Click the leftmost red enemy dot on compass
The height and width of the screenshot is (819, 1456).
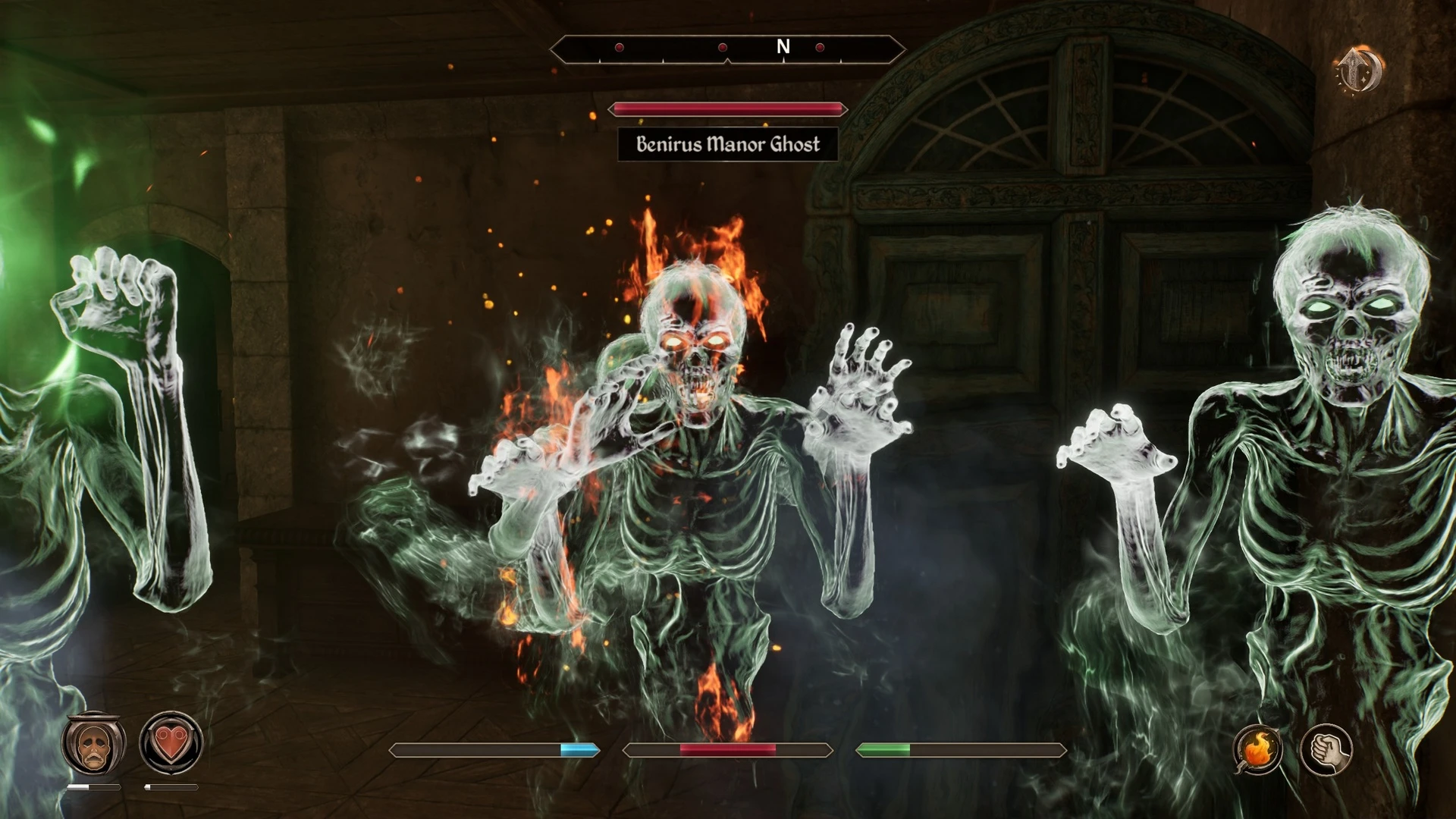pyautogui.click(x=619, y=47)
